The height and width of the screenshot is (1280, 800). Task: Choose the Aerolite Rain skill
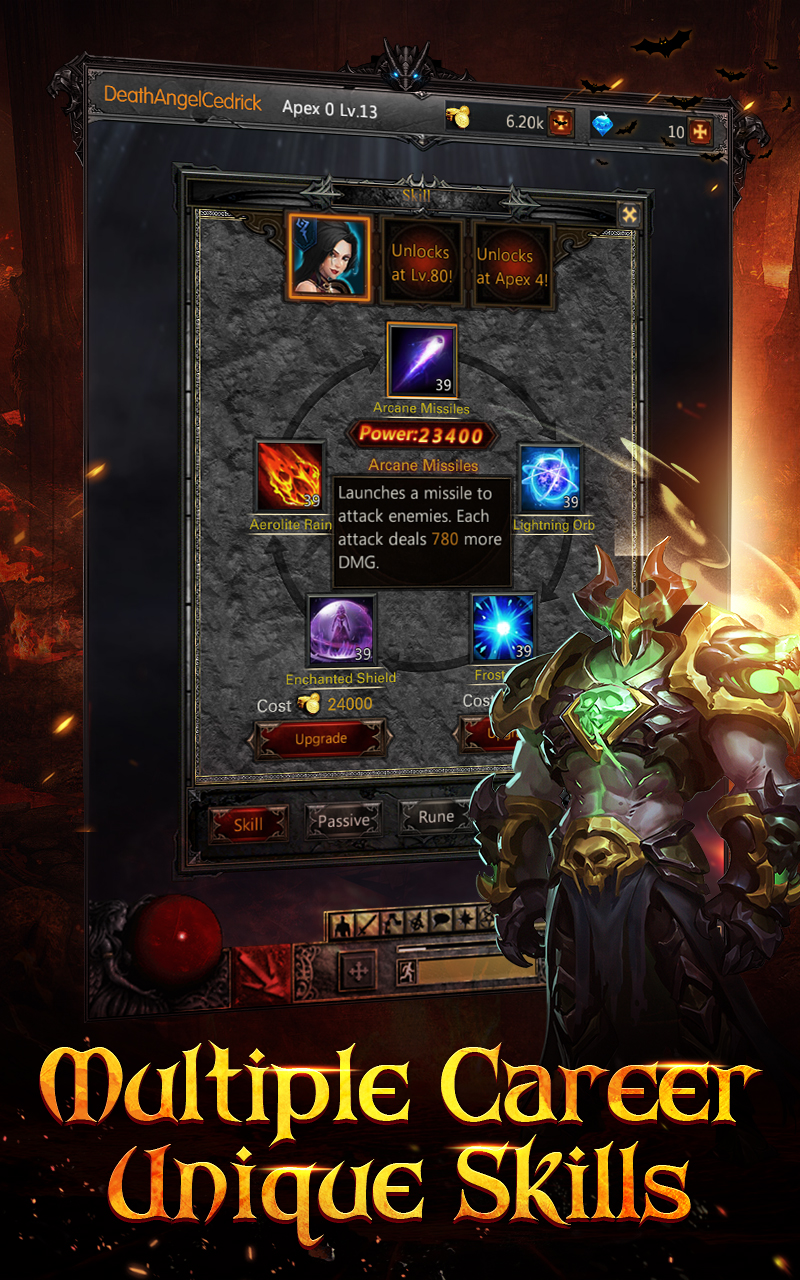pyautogui.click(x=290, y=477)
